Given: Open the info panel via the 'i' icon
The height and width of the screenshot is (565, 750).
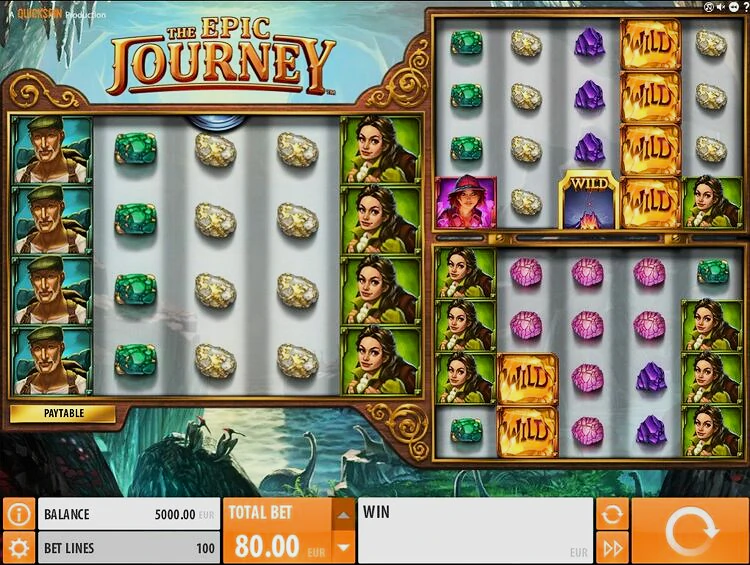Looking at the screenshot, I should point(18,514).
